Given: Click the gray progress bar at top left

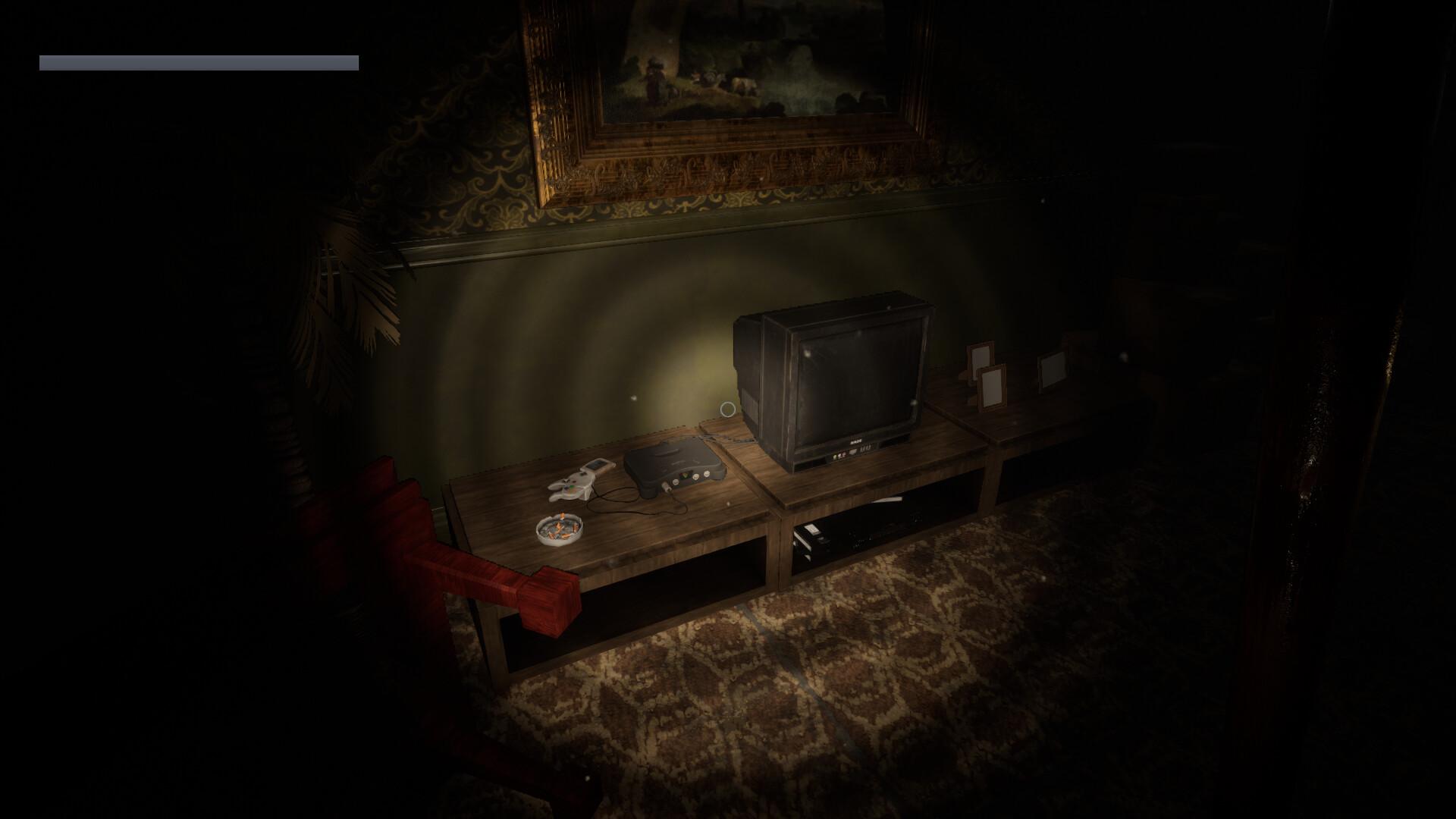Looking at the screenshot, I should tap(197, 61).
